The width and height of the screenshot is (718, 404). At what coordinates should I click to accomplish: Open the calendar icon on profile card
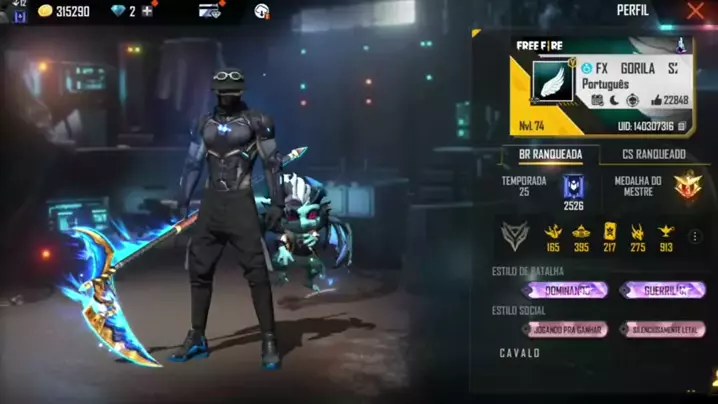(x=596, y=100)
